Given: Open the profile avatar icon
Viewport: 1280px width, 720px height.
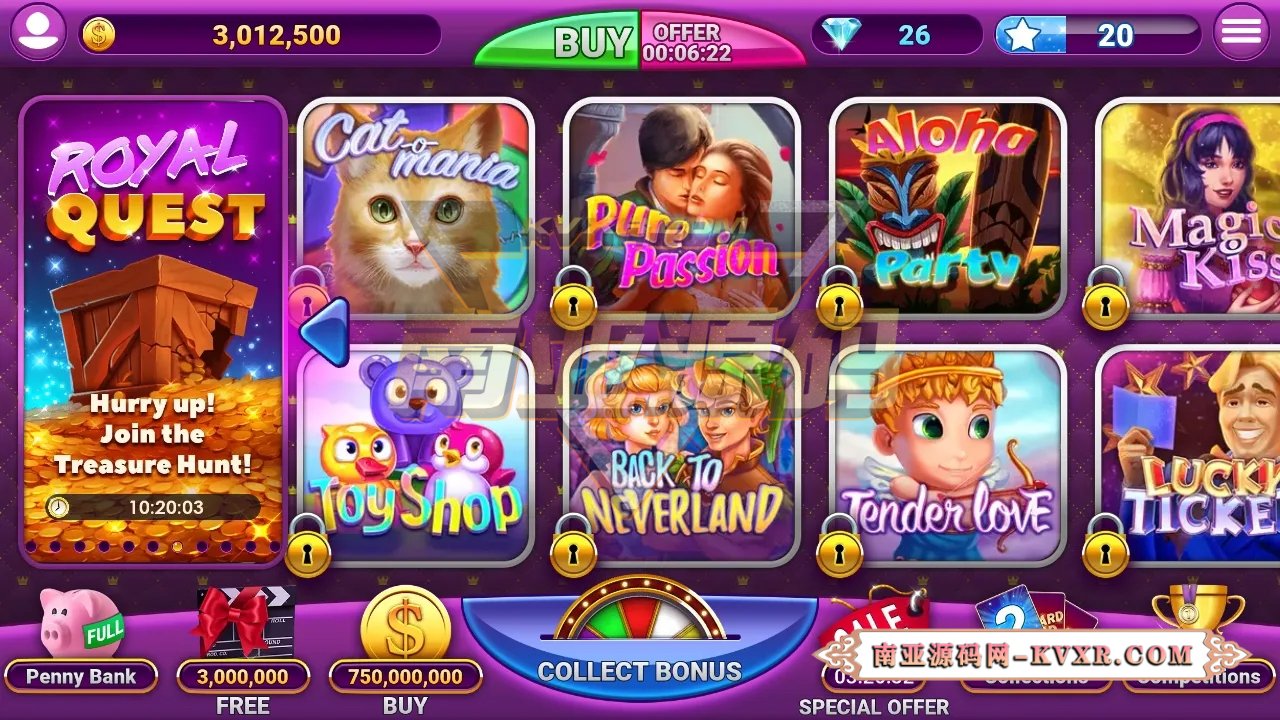Looking at the screenshot, I should coord(37,31).
